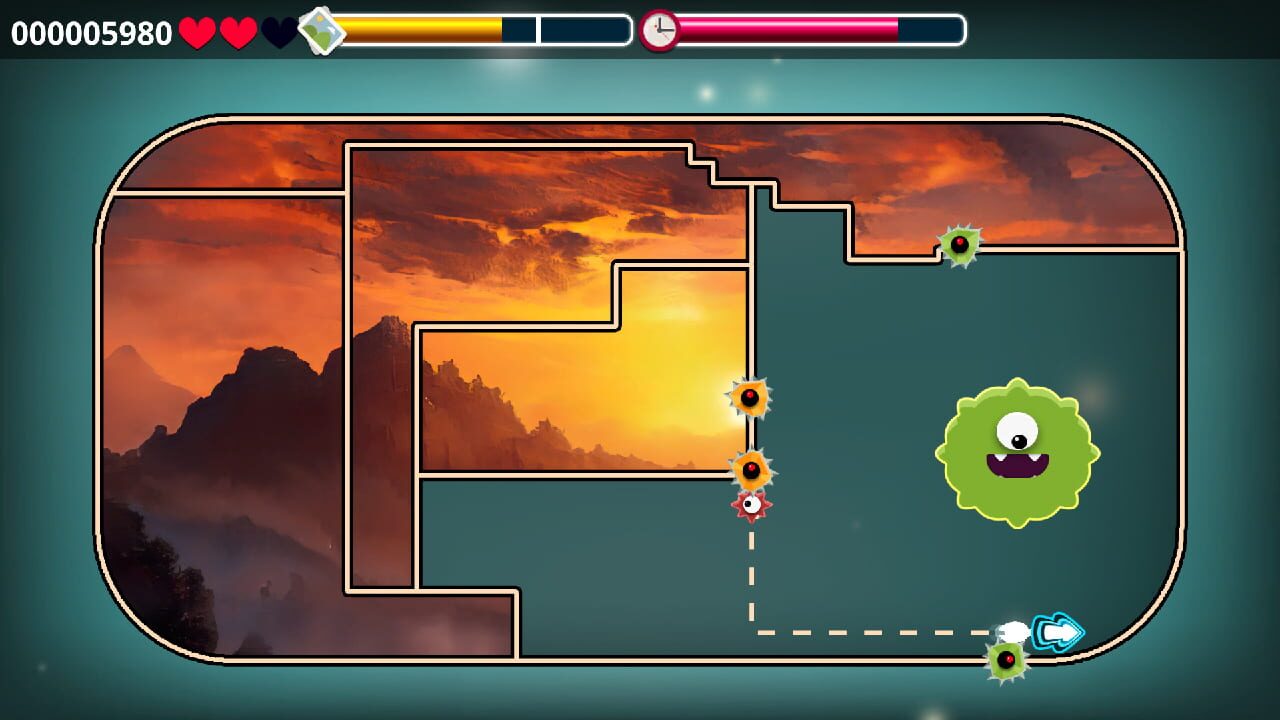Click the darkened empty heart icon

[278, 30]
